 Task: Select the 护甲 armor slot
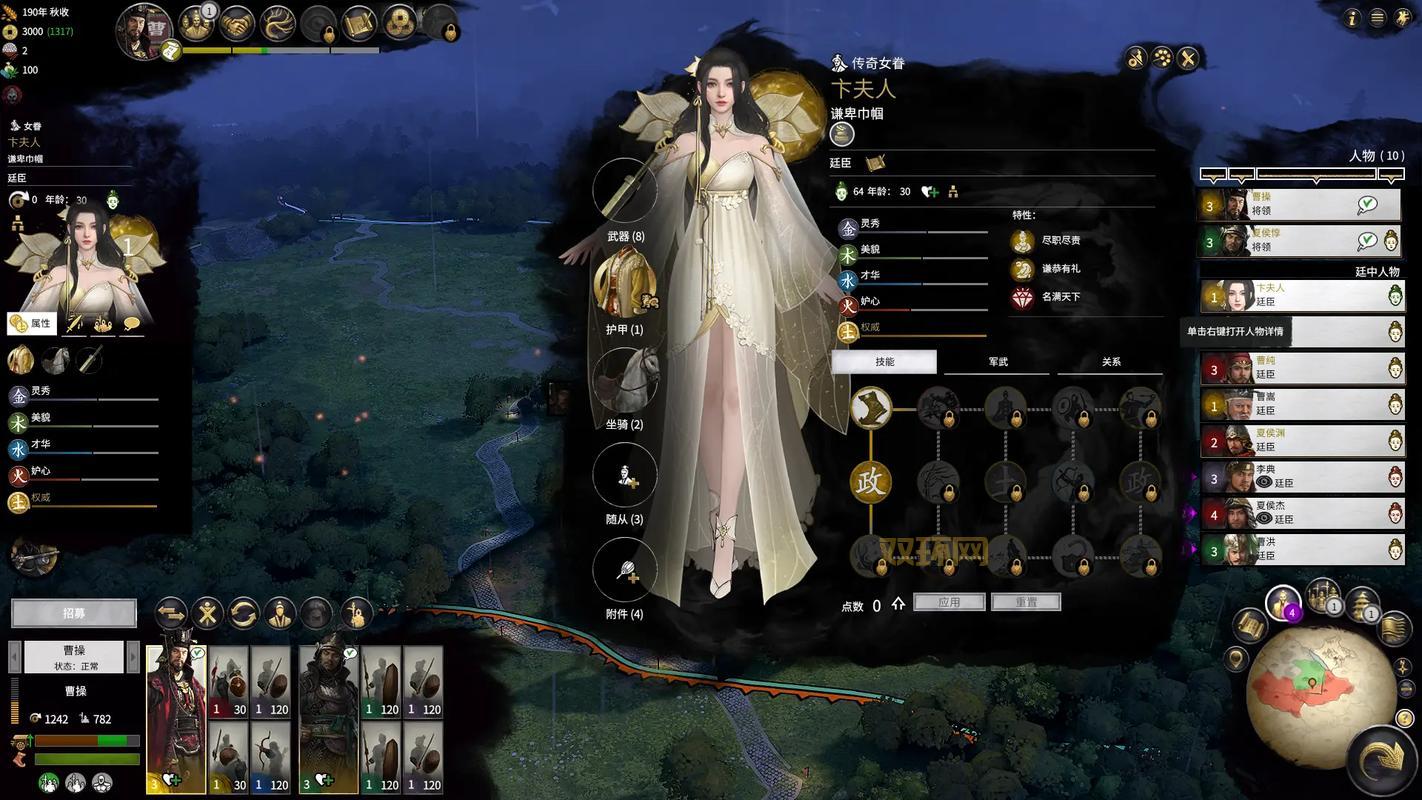[625, 283]
